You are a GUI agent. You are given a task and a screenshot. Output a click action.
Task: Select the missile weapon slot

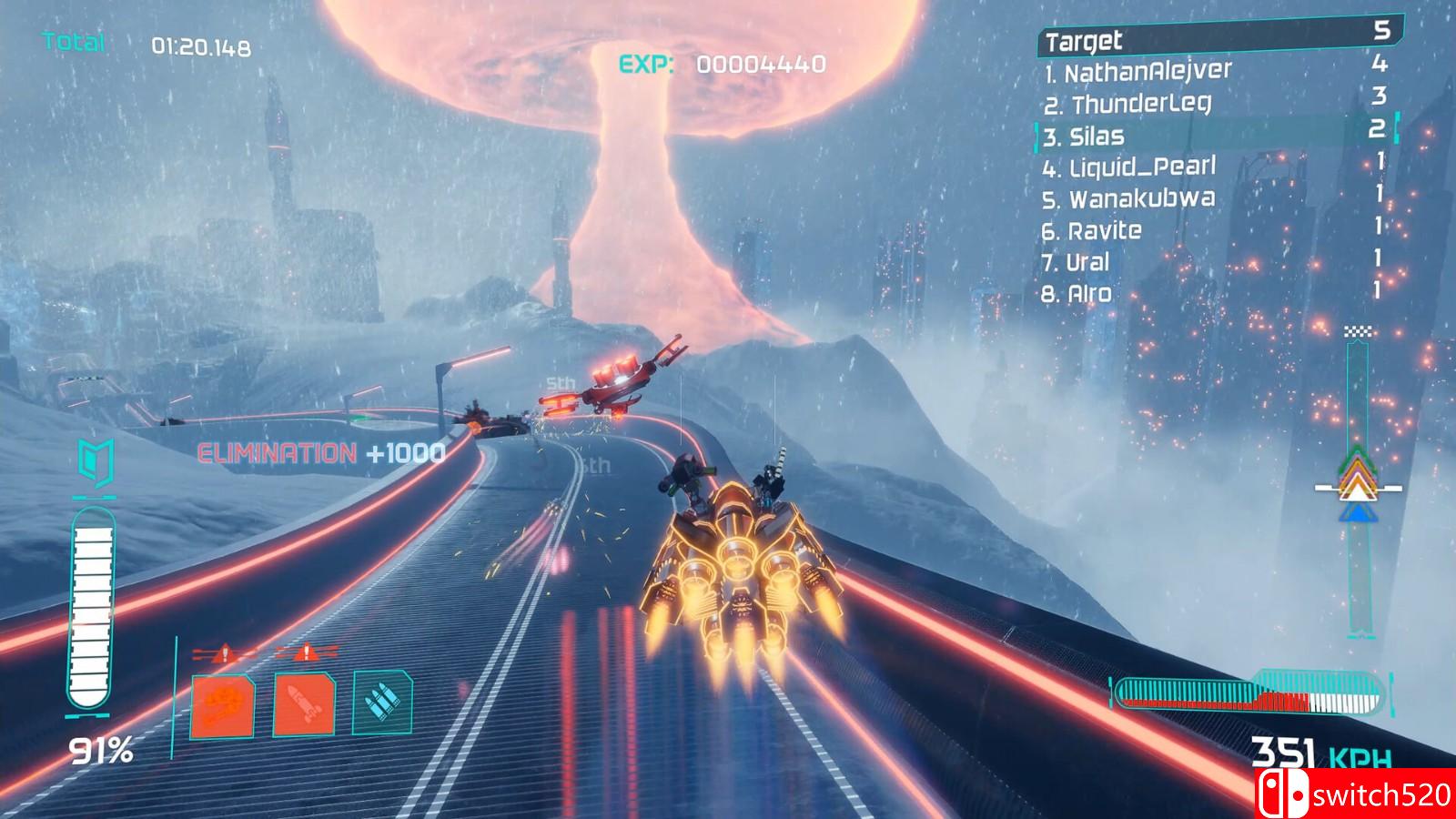click(305, 705)
